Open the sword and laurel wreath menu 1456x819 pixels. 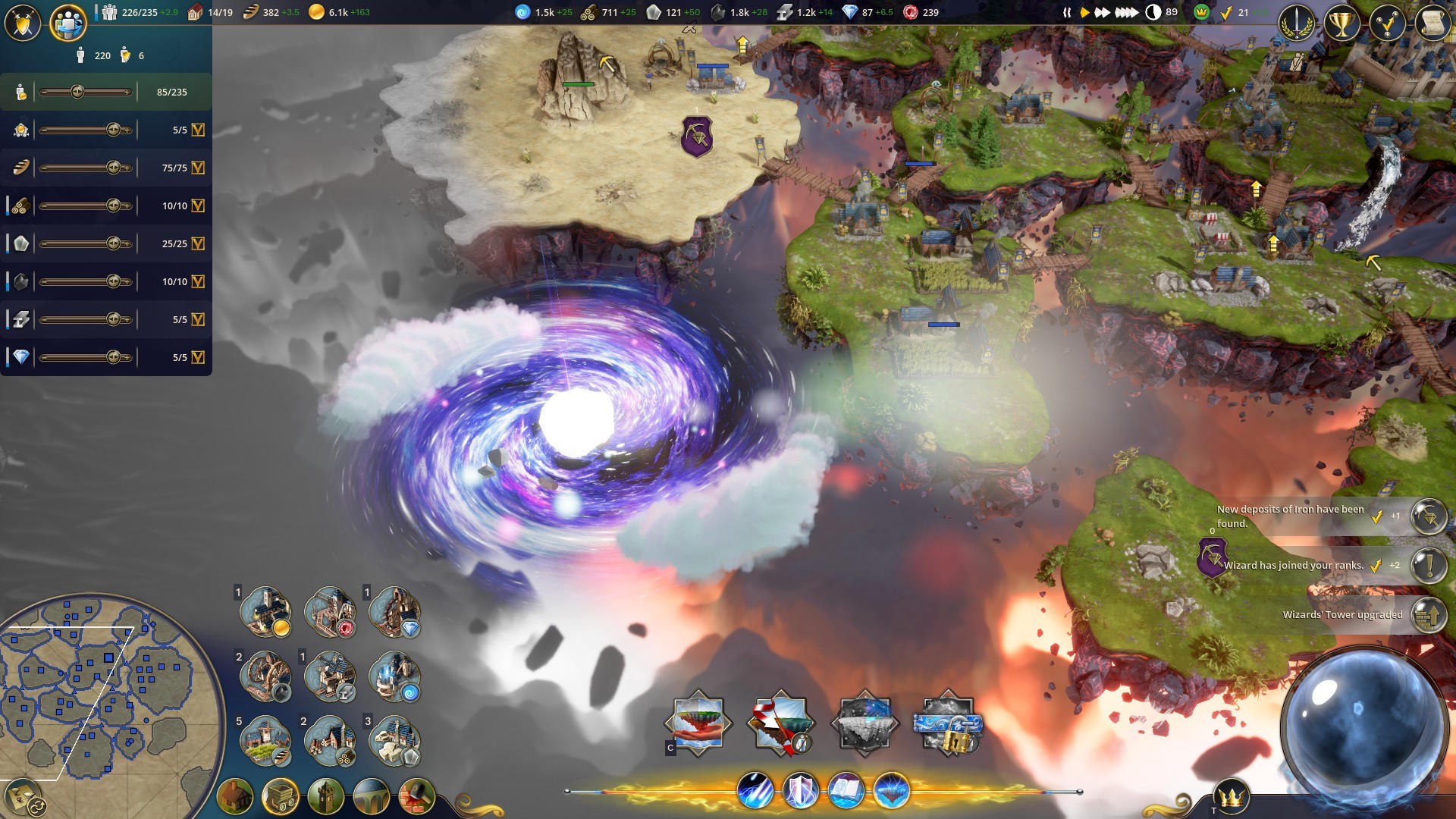tap(1297, 24)
